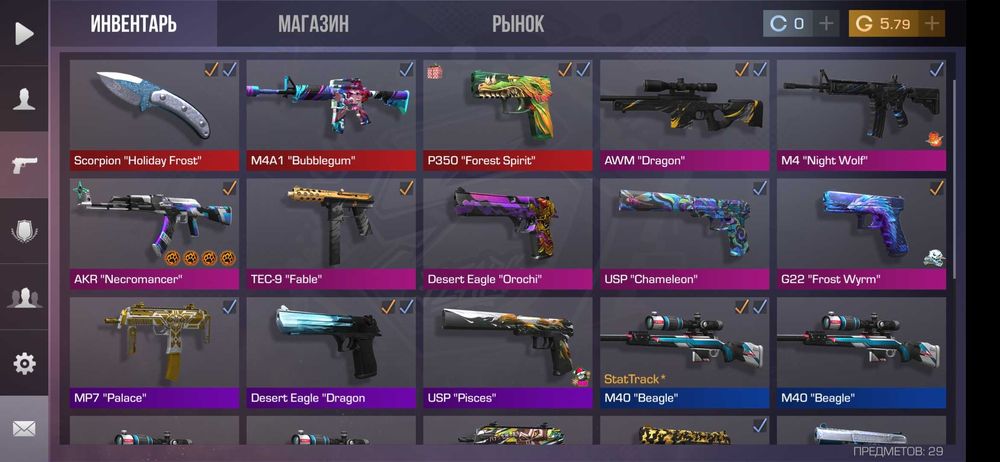This screenshot has width=1000, height=462.
Task: Open the player profile icon
Action: 24,99
